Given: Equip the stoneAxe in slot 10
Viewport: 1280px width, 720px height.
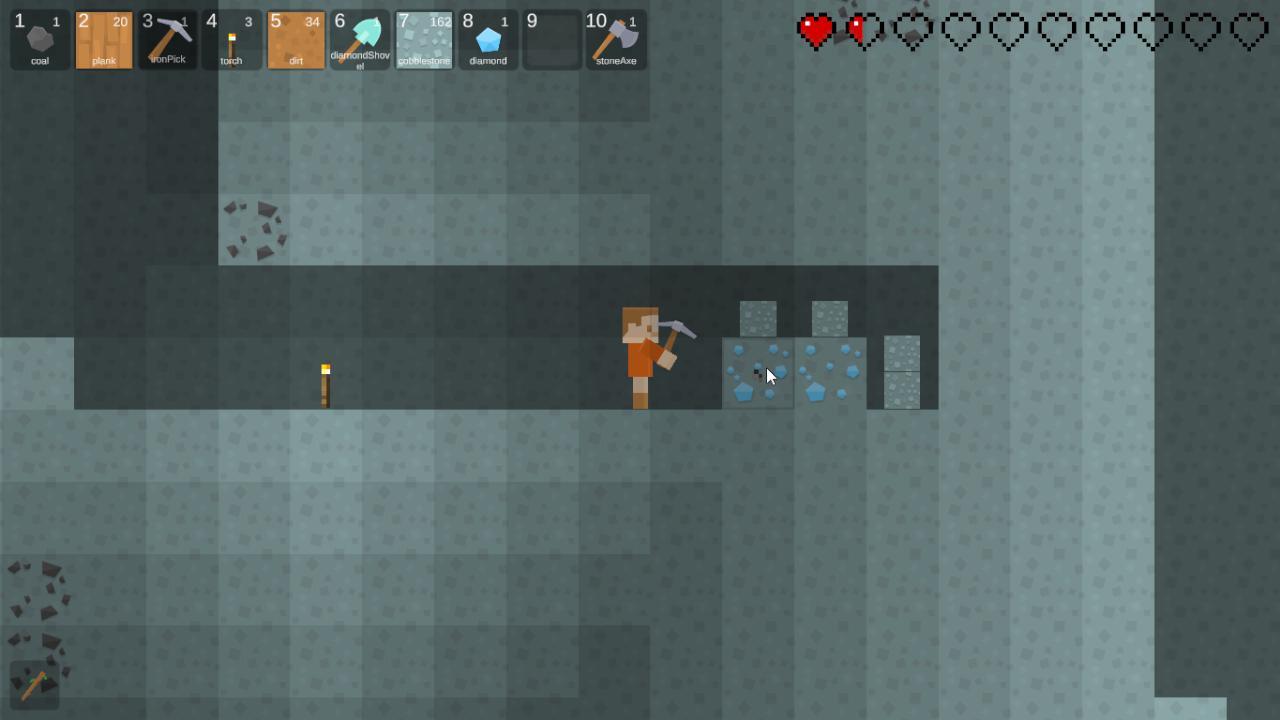Looking at the screenshot, I should (x=616, y=40).
